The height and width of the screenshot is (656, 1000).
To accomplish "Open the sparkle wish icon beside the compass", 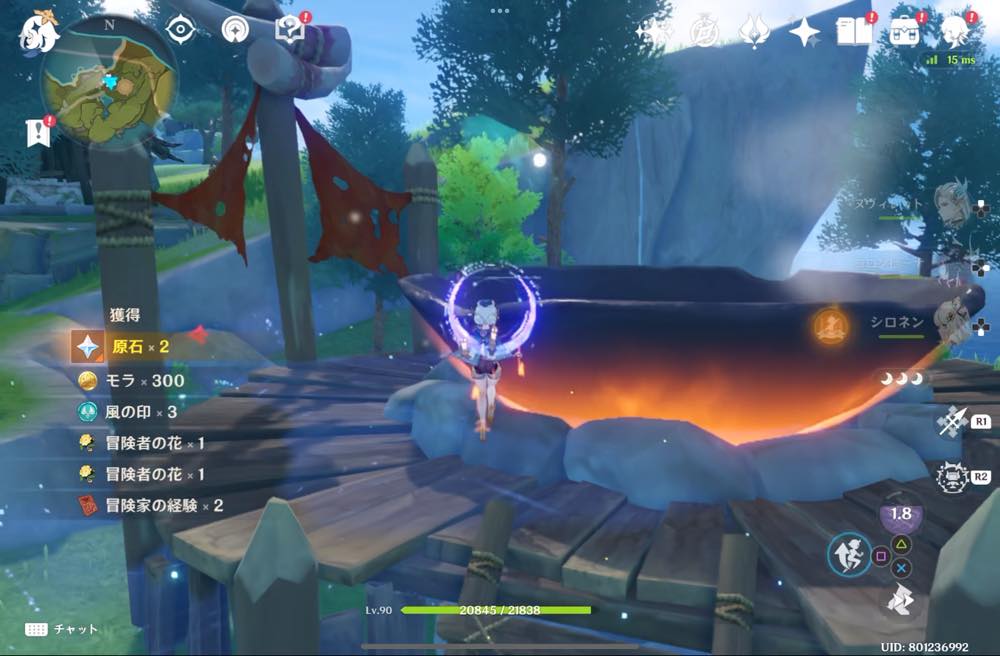I will tap(654, 32).
